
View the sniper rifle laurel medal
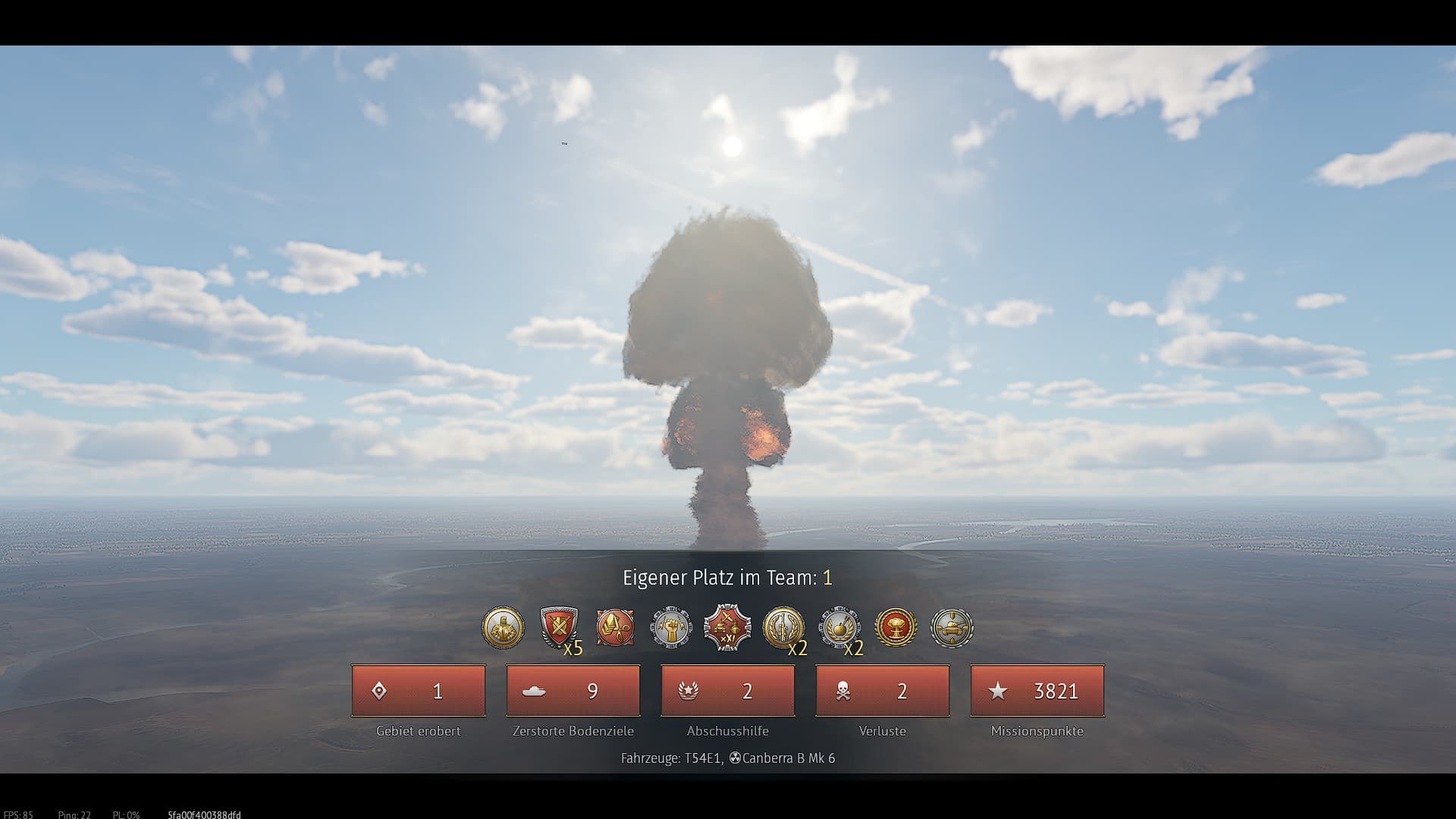click(783, 628)
